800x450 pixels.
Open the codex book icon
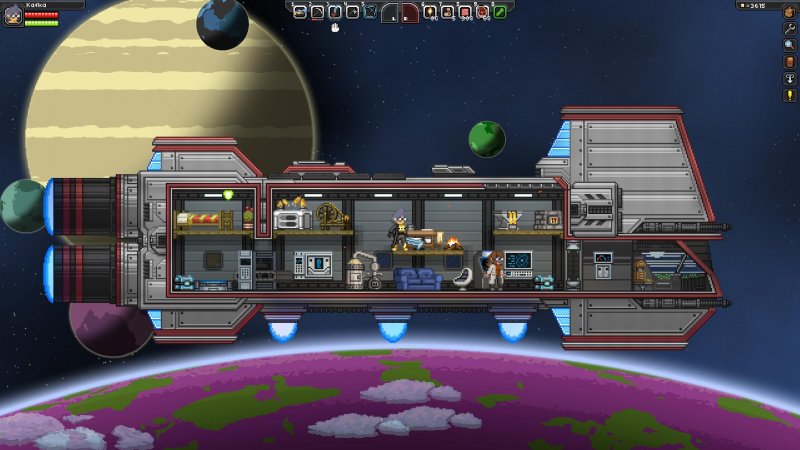[x=789, y=61]
